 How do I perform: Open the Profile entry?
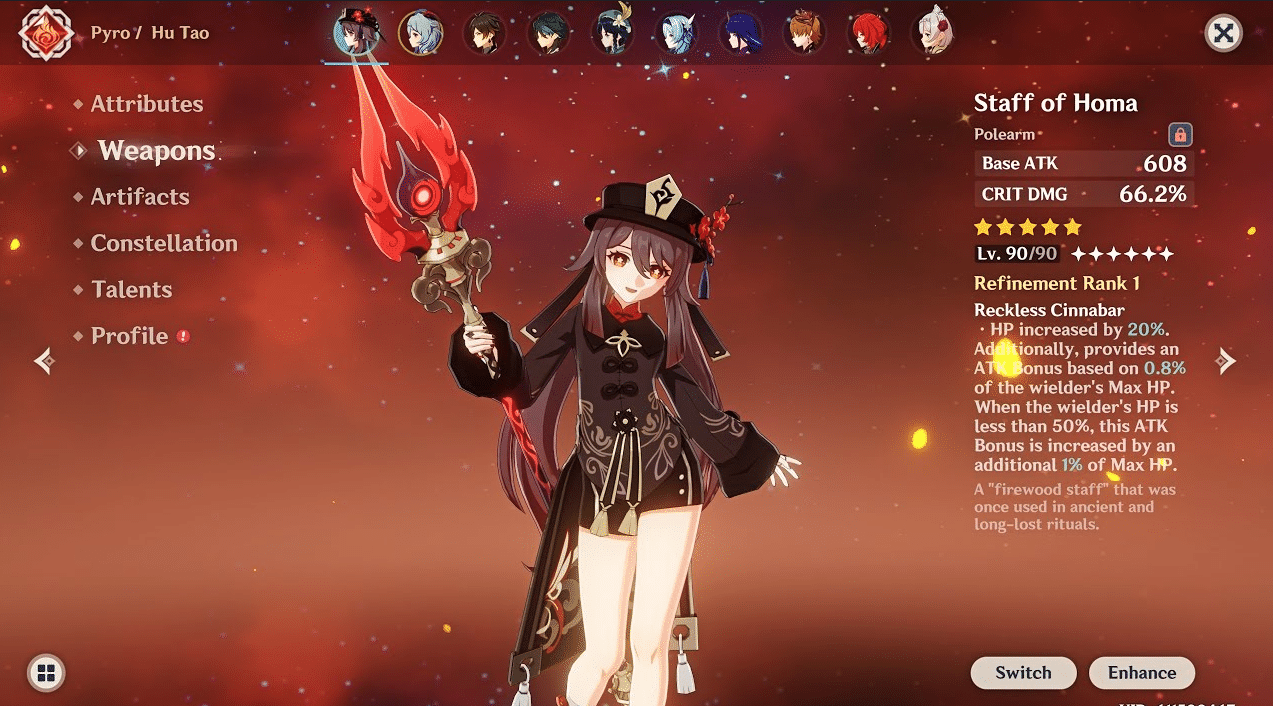(x=129, y=336)
